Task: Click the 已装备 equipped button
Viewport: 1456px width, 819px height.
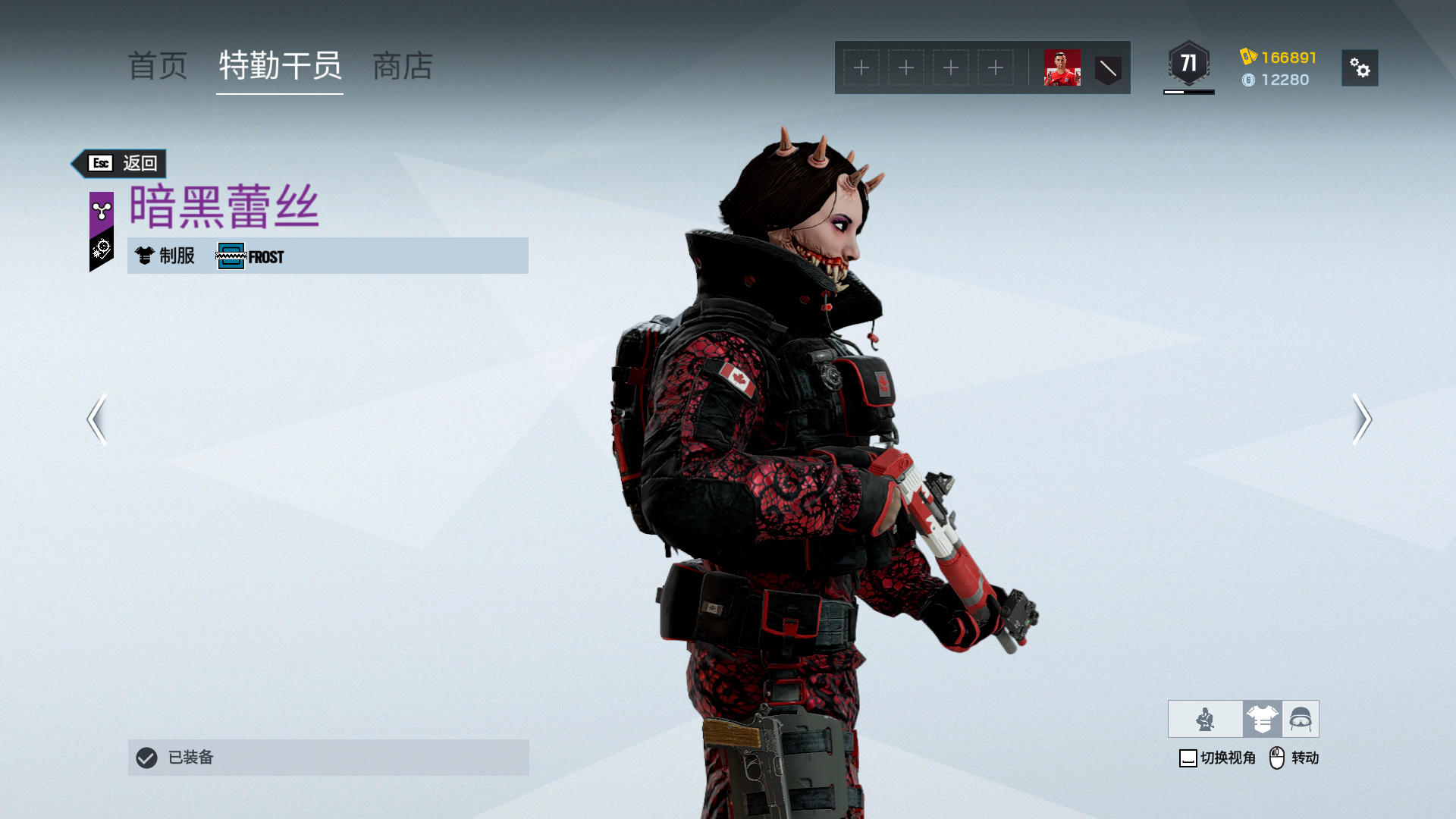Action: click(x=328, y=757)
